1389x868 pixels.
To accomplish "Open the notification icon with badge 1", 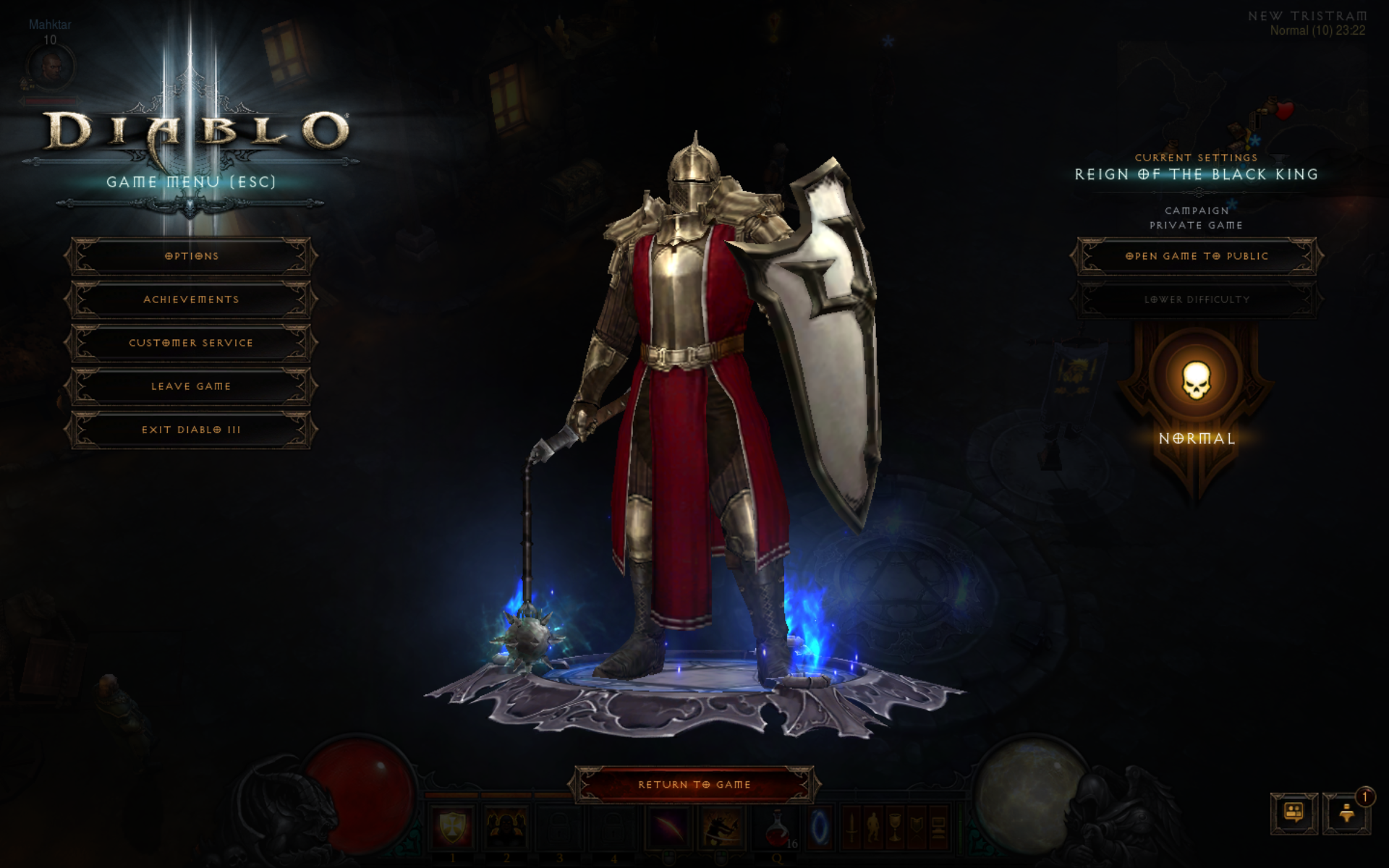I will click(1347, 813).
